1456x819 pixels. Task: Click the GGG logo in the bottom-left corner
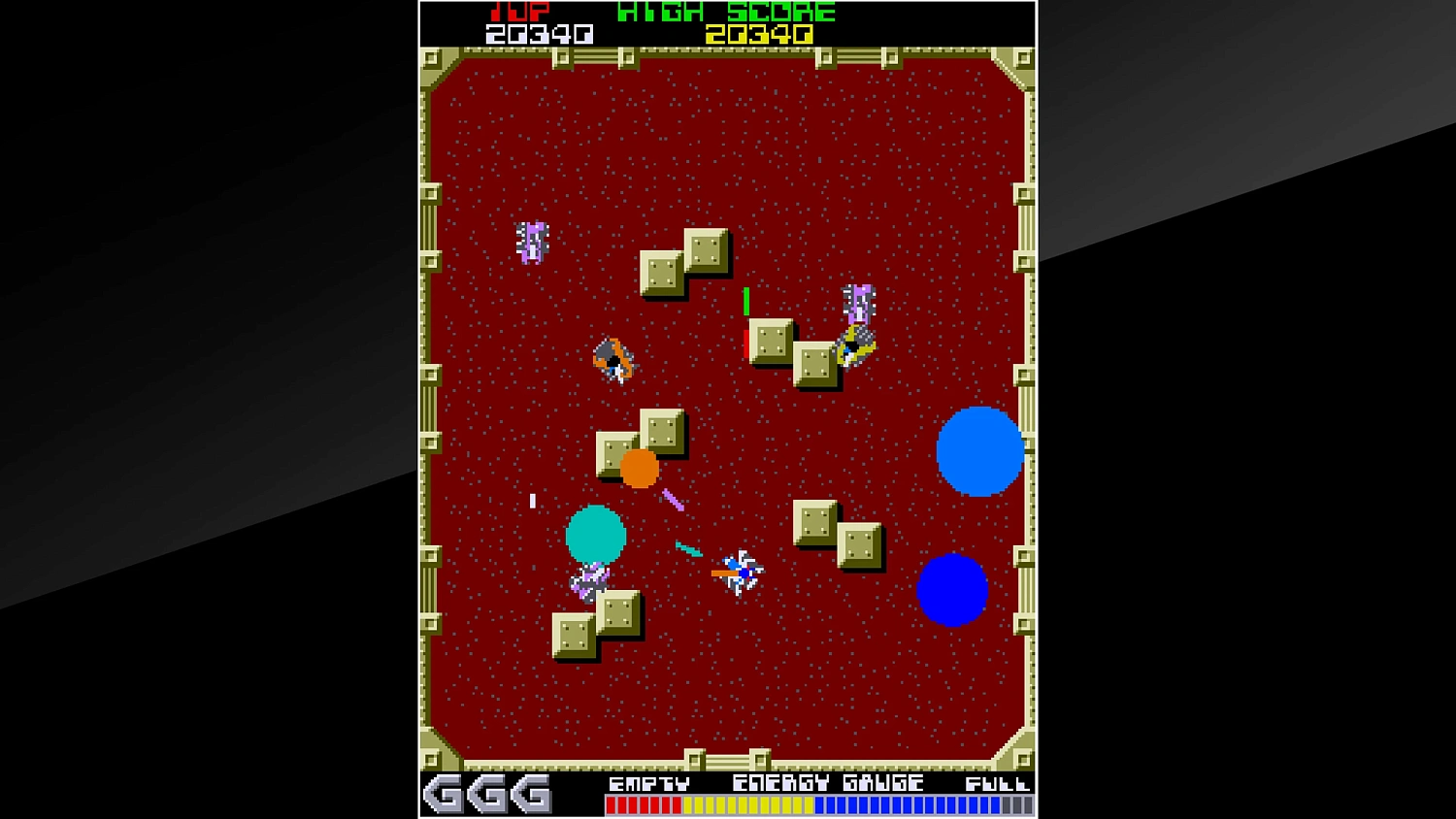(485, 794)
